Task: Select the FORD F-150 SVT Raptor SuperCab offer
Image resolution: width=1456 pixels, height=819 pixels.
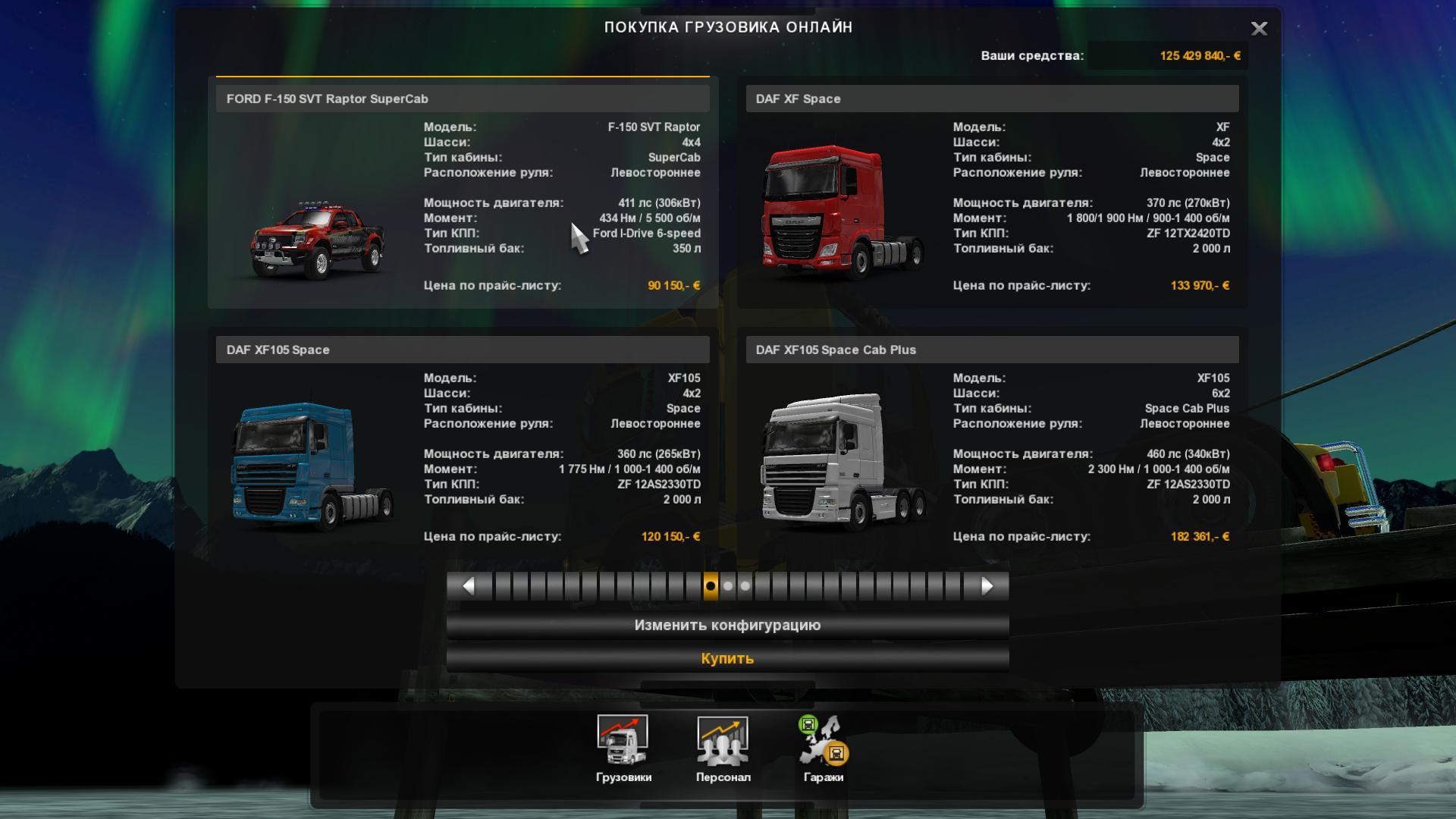Action: pyautogui.click(x=462, y=193)
